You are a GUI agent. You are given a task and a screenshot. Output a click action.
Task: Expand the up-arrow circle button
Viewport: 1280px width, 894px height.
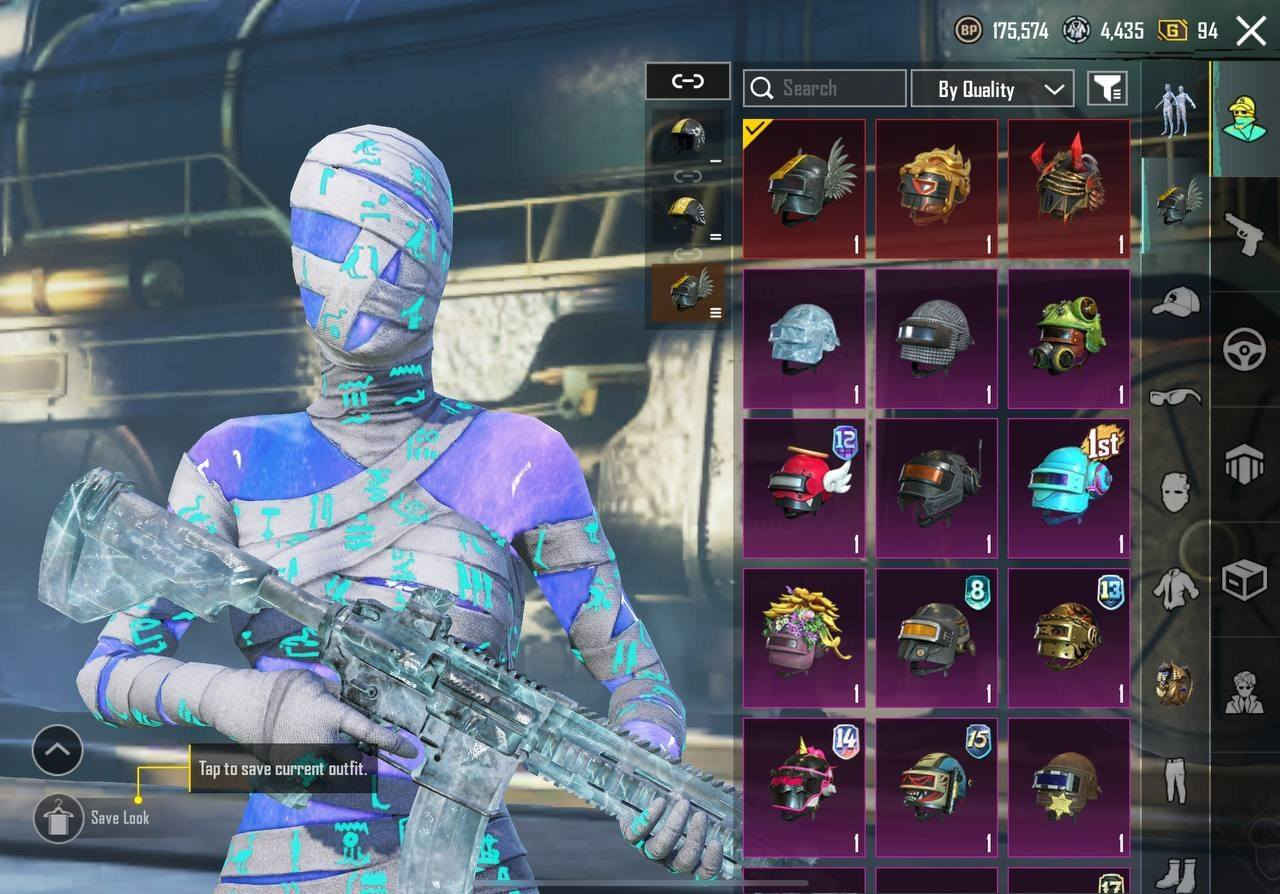[x=57, y=750]
